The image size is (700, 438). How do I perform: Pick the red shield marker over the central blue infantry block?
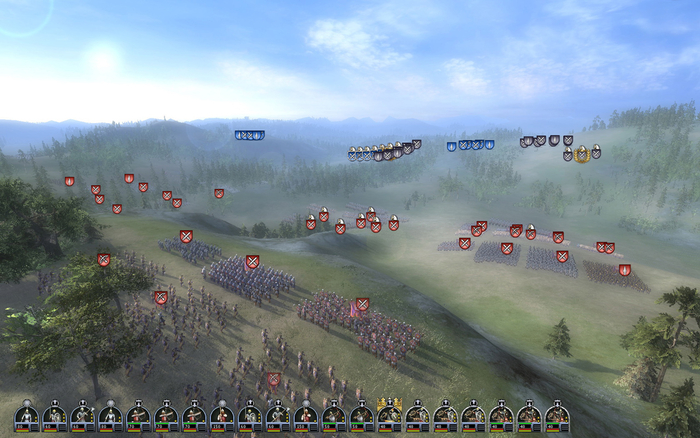pyautogui.click(x=252, y=262)
